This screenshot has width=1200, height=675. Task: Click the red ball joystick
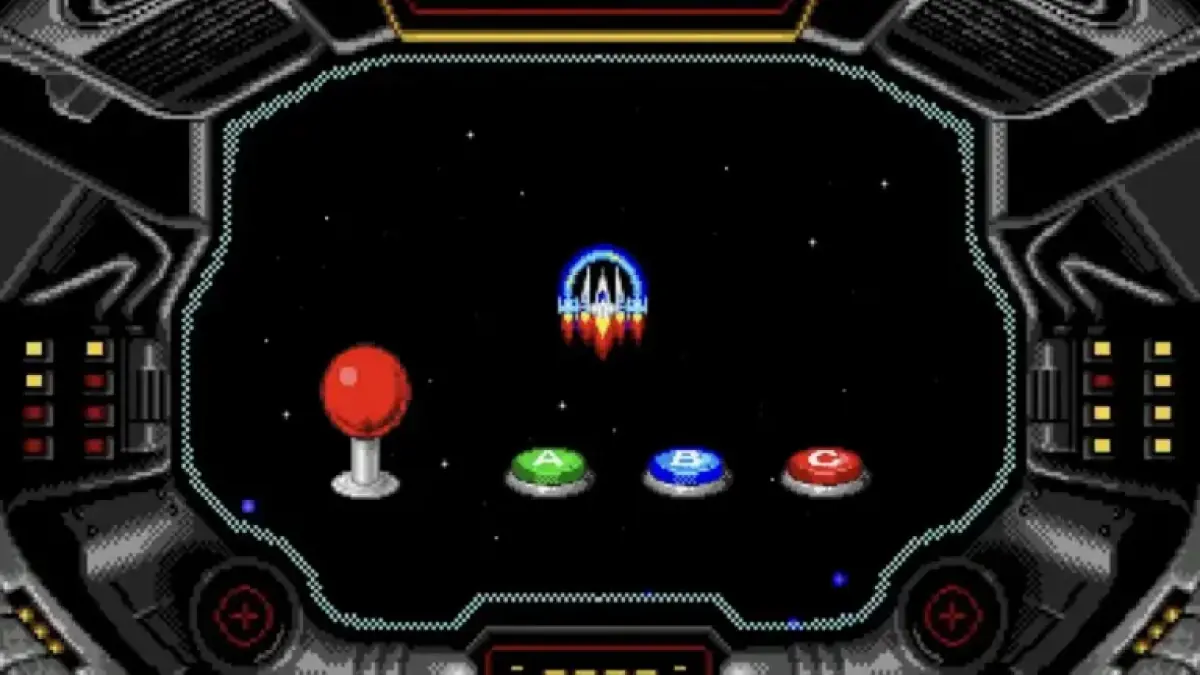coord(365,393)
